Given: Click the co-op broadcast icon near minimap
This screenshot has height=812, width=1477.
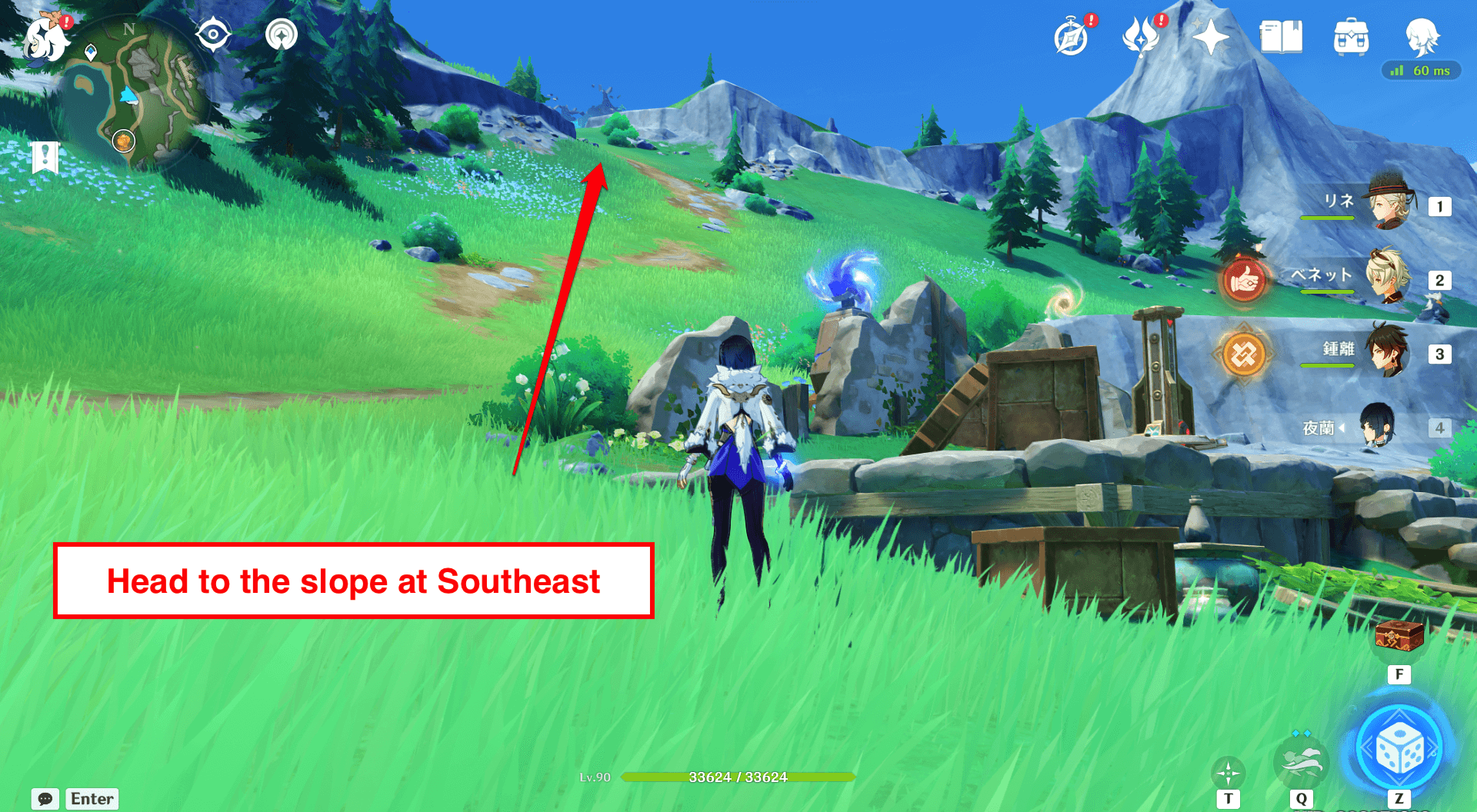Looking at the screenshot, I should [281, 34].
